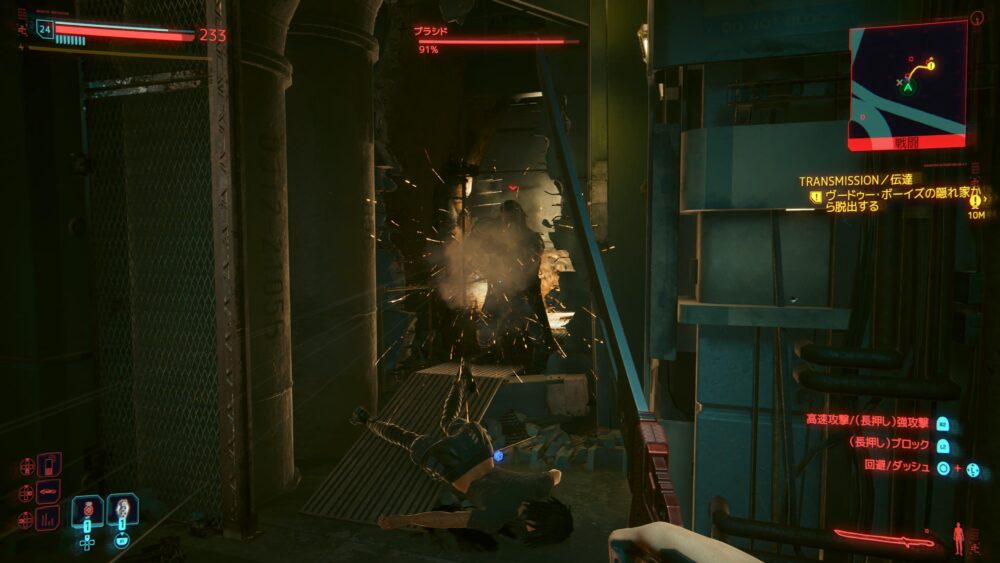Click the red body stance indicator

[960, 537]
